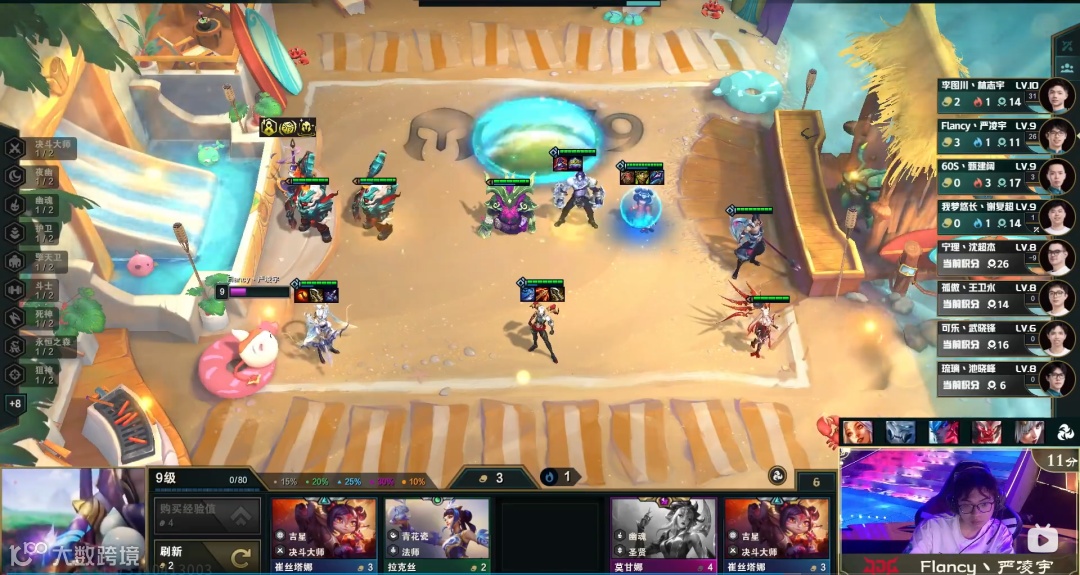Select the 夜幽 trait entry

(x=40, y=176)
